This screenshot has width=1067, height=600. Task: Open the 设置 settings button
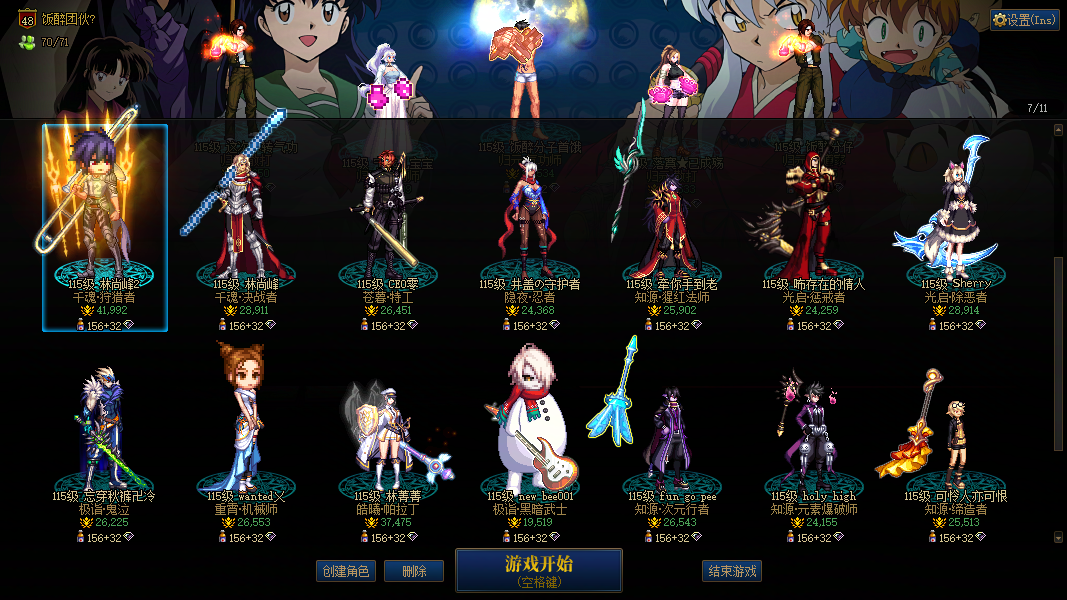1024,20
